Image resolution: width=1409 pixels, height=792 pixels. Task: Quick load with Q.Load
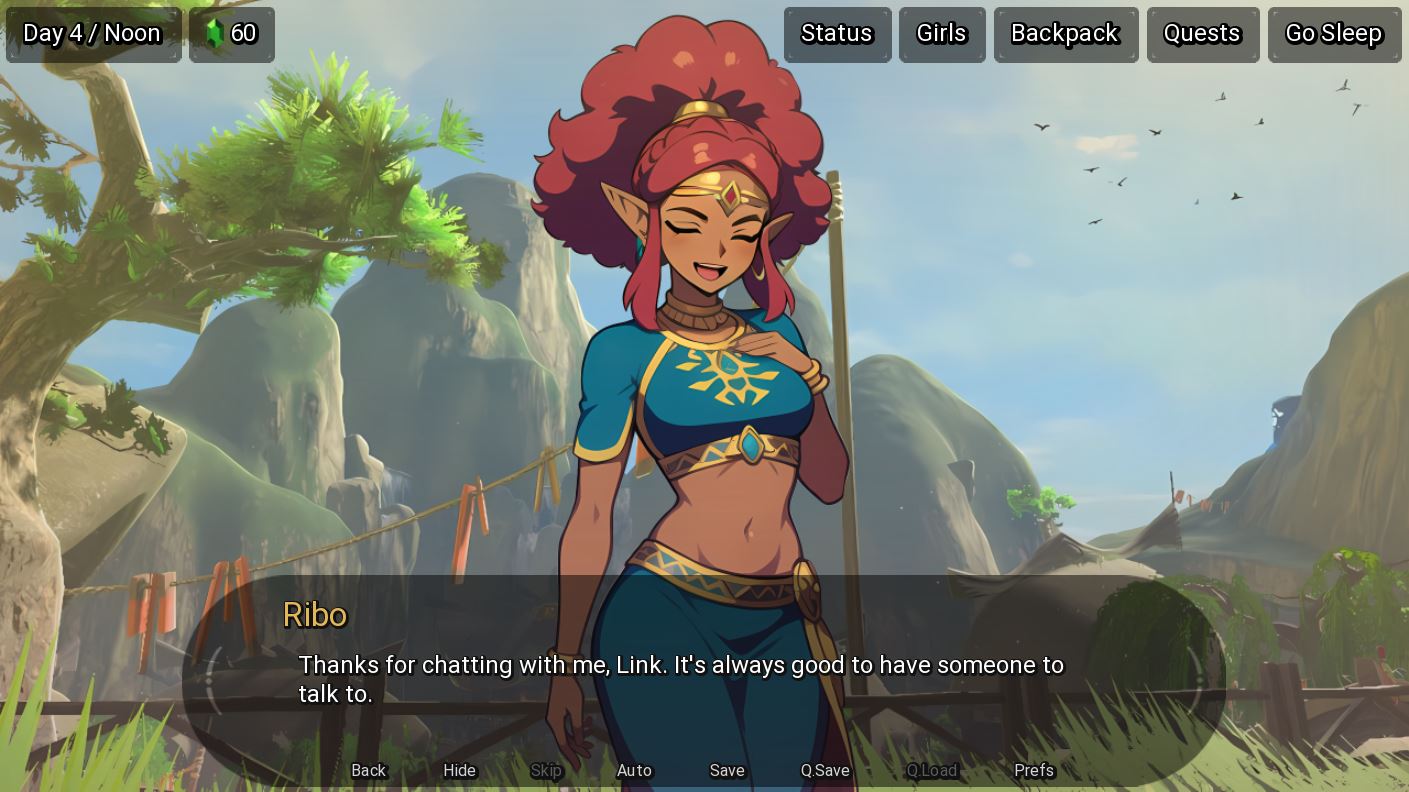tap(932, 770)
